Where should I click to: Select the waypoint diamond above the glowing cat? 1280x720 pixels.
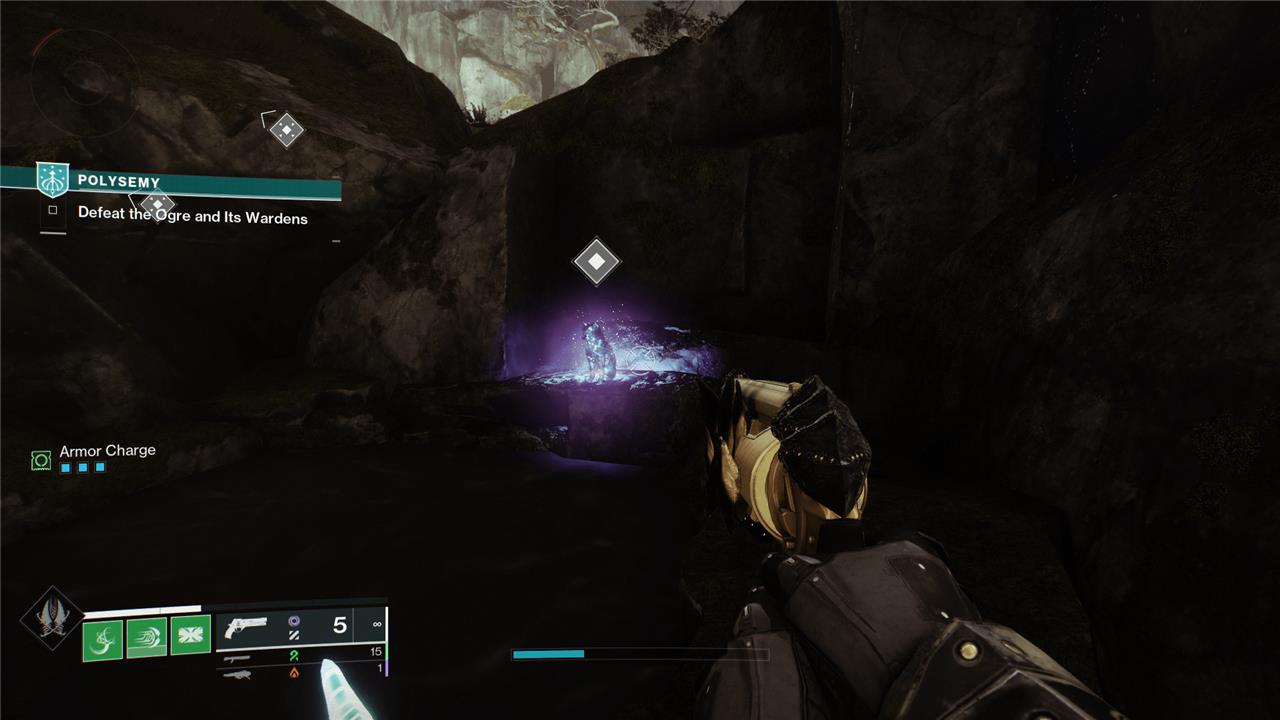pyautogui.click(x=596, y=262)
